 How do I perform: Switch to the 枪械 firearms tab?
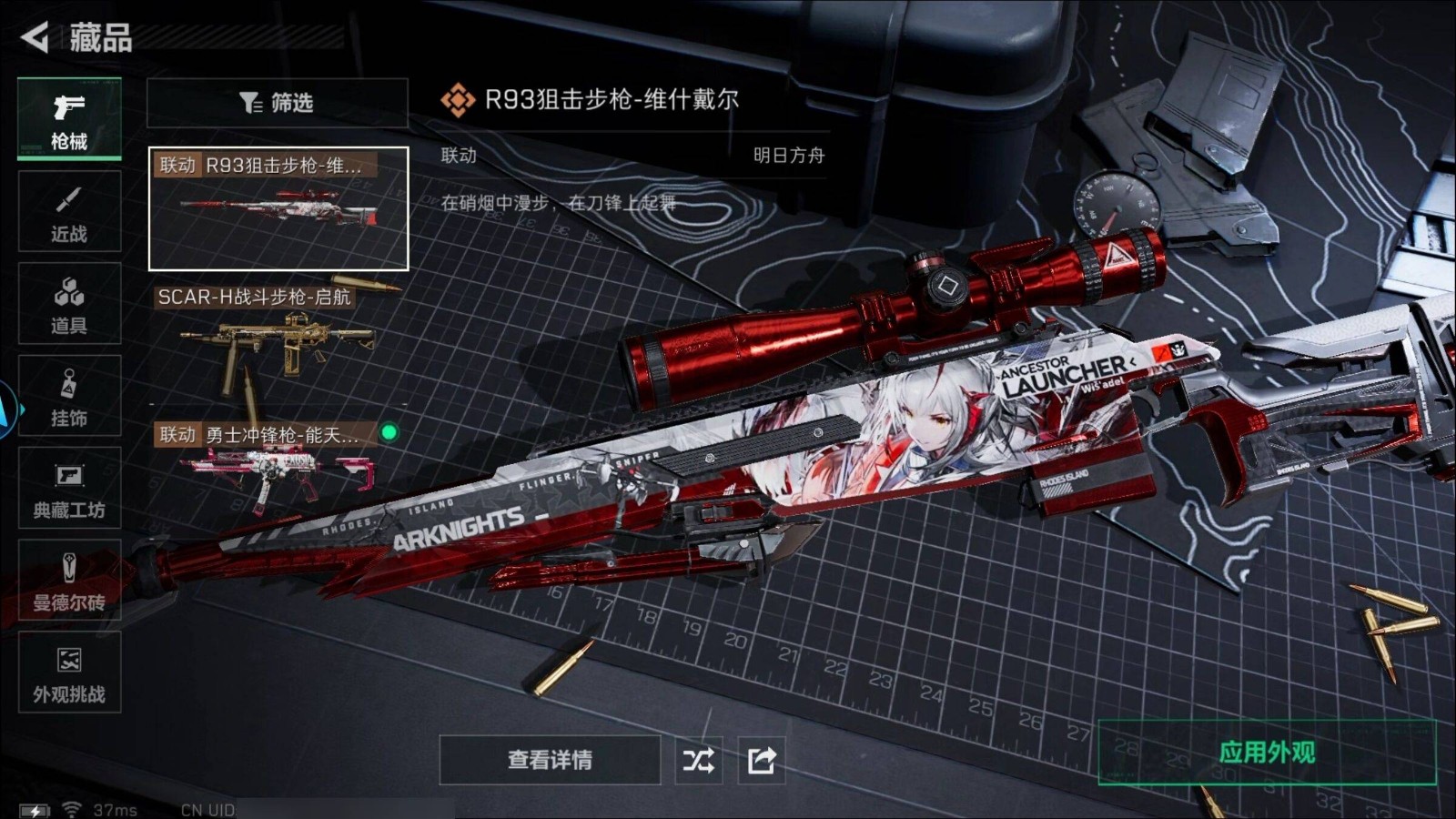pyautogui.click(x=69, y=119)
